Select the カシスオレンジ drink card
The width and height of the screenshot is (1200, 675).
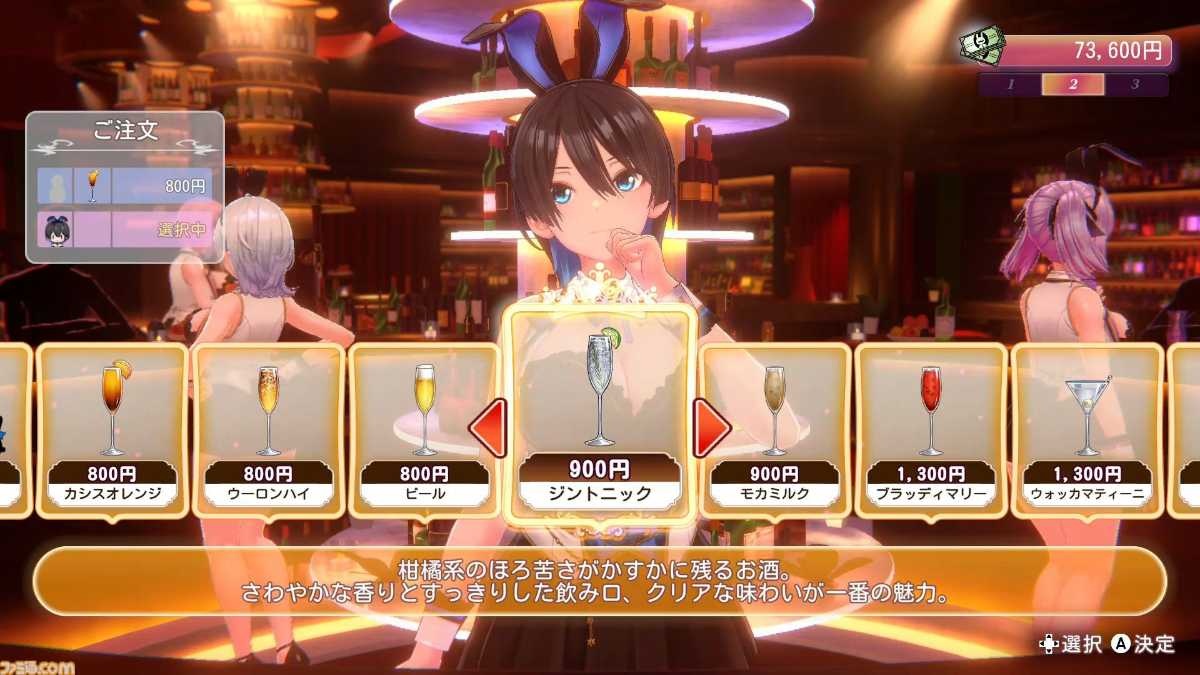click(x=112, y=430)
